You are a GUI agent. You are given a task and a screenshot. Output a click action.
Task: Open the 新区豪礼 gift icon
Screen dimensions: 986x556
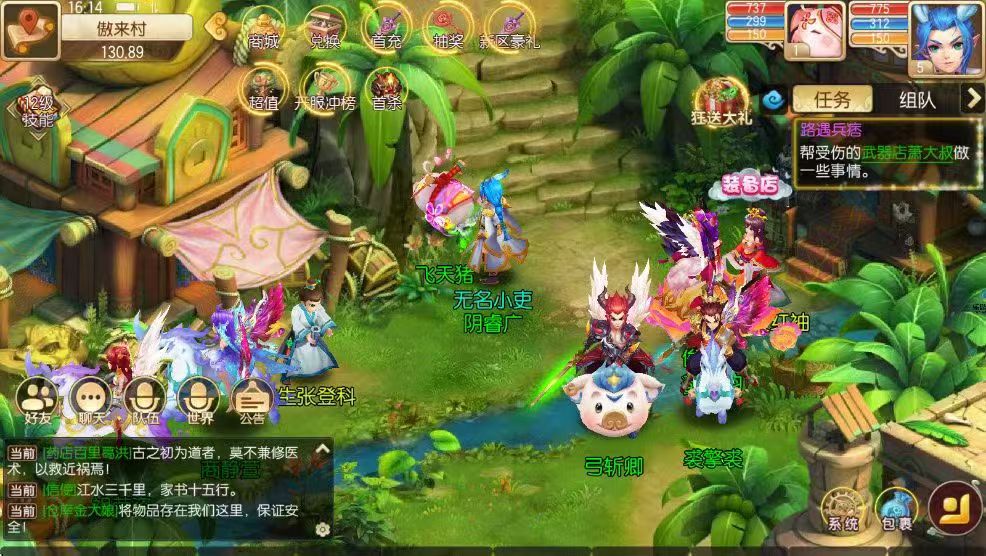click(510, 27)
